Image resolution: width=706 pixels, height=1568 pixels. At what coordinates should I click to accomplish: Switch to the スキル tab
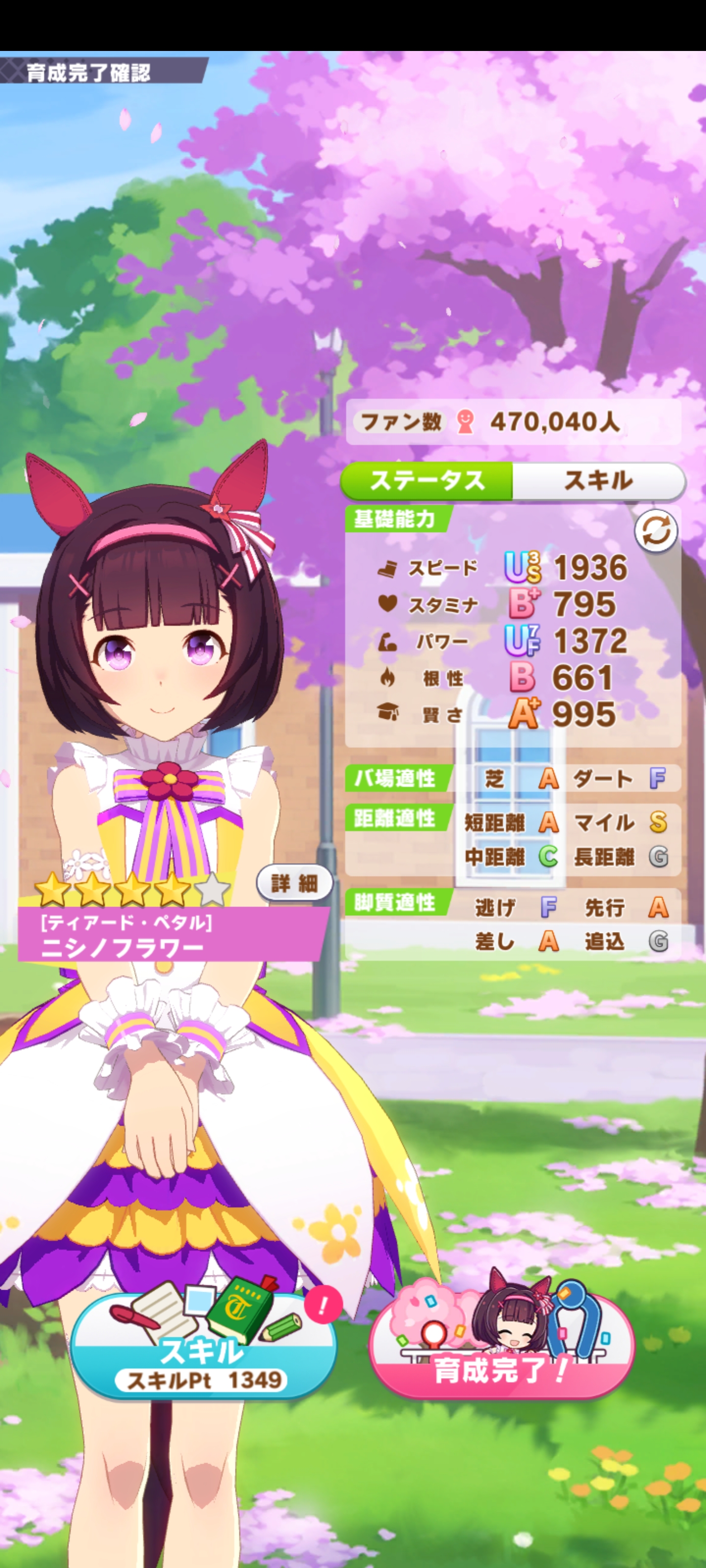598,481
